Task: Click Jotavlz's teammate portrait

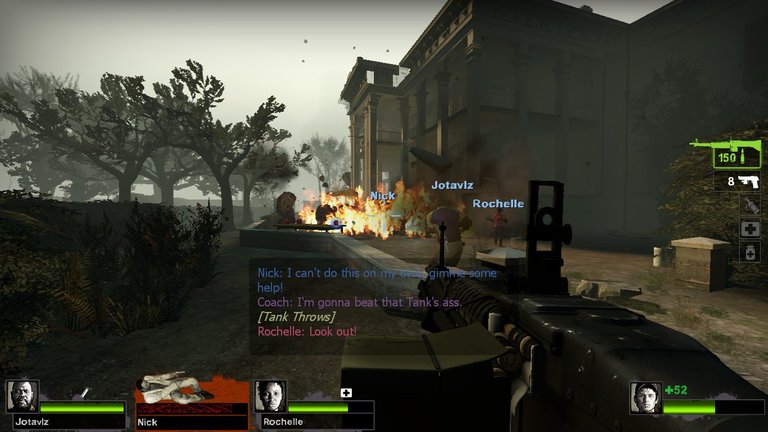Action: pyautogui.click(x=23, y=397)
